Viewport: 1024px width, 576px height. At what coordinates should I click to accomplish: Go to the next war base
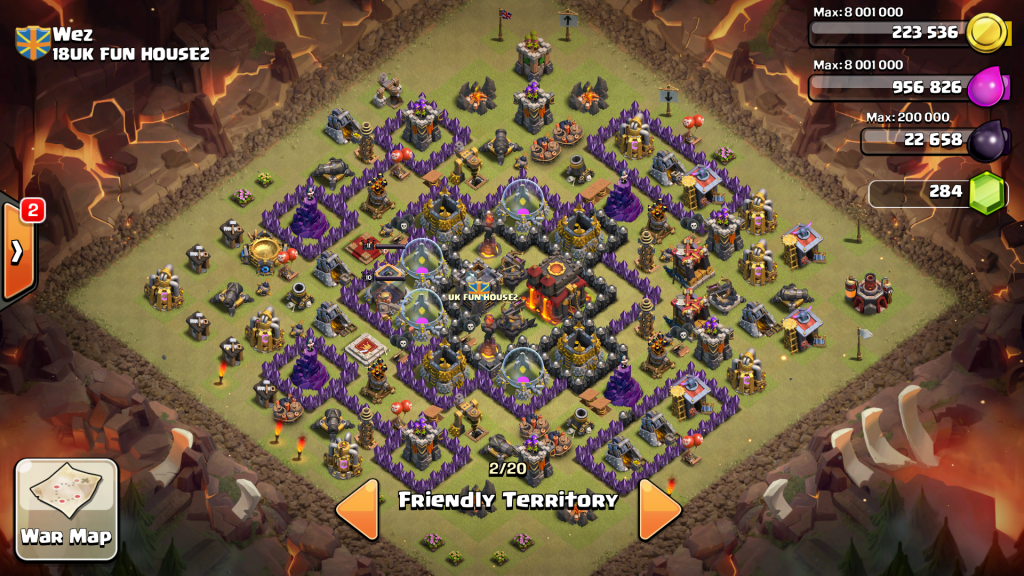[x=659, y=509]
